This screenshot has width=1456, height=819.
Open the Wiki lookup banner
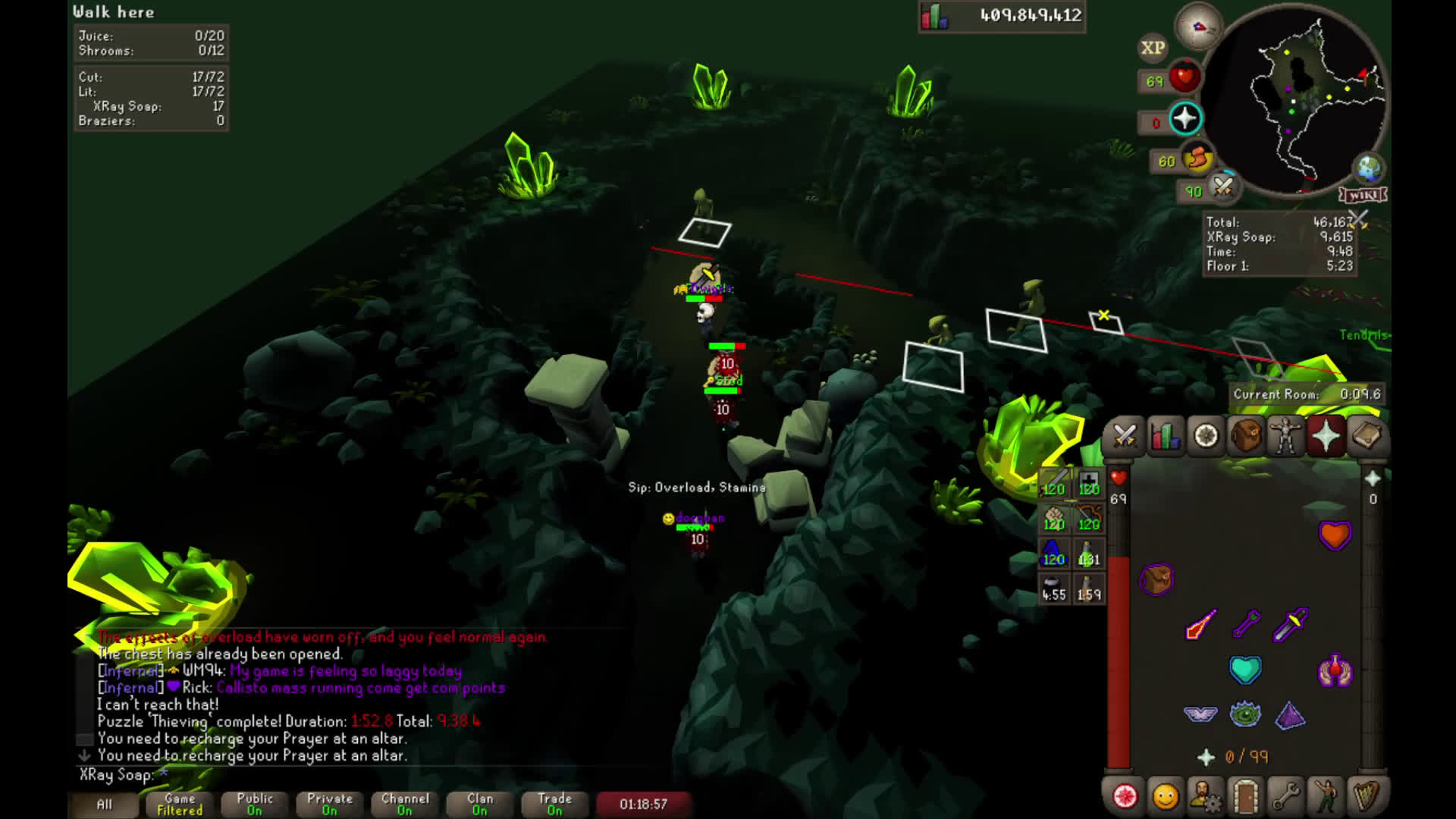coord(1363,196)
